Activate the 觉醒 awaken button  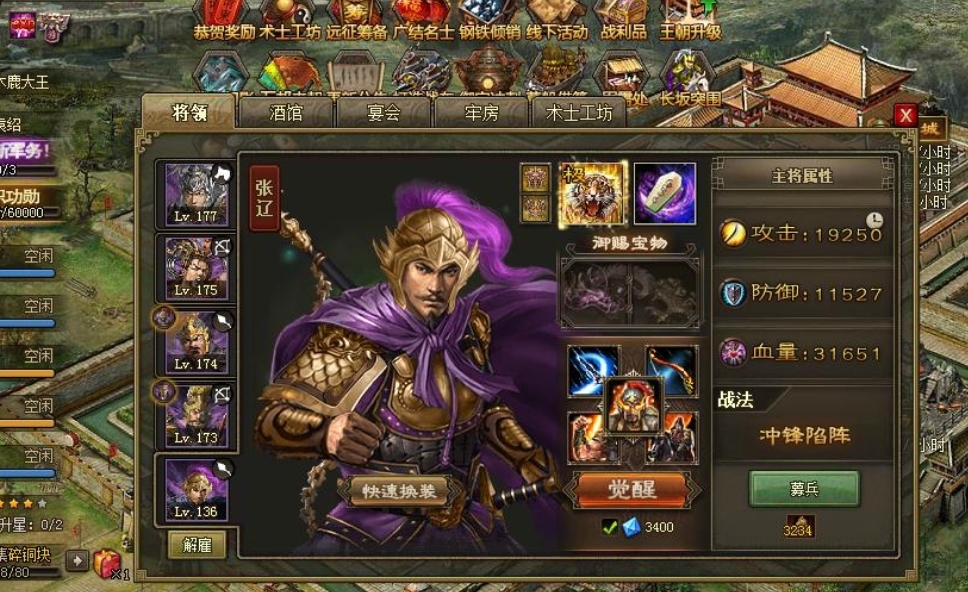pos(632,489)
